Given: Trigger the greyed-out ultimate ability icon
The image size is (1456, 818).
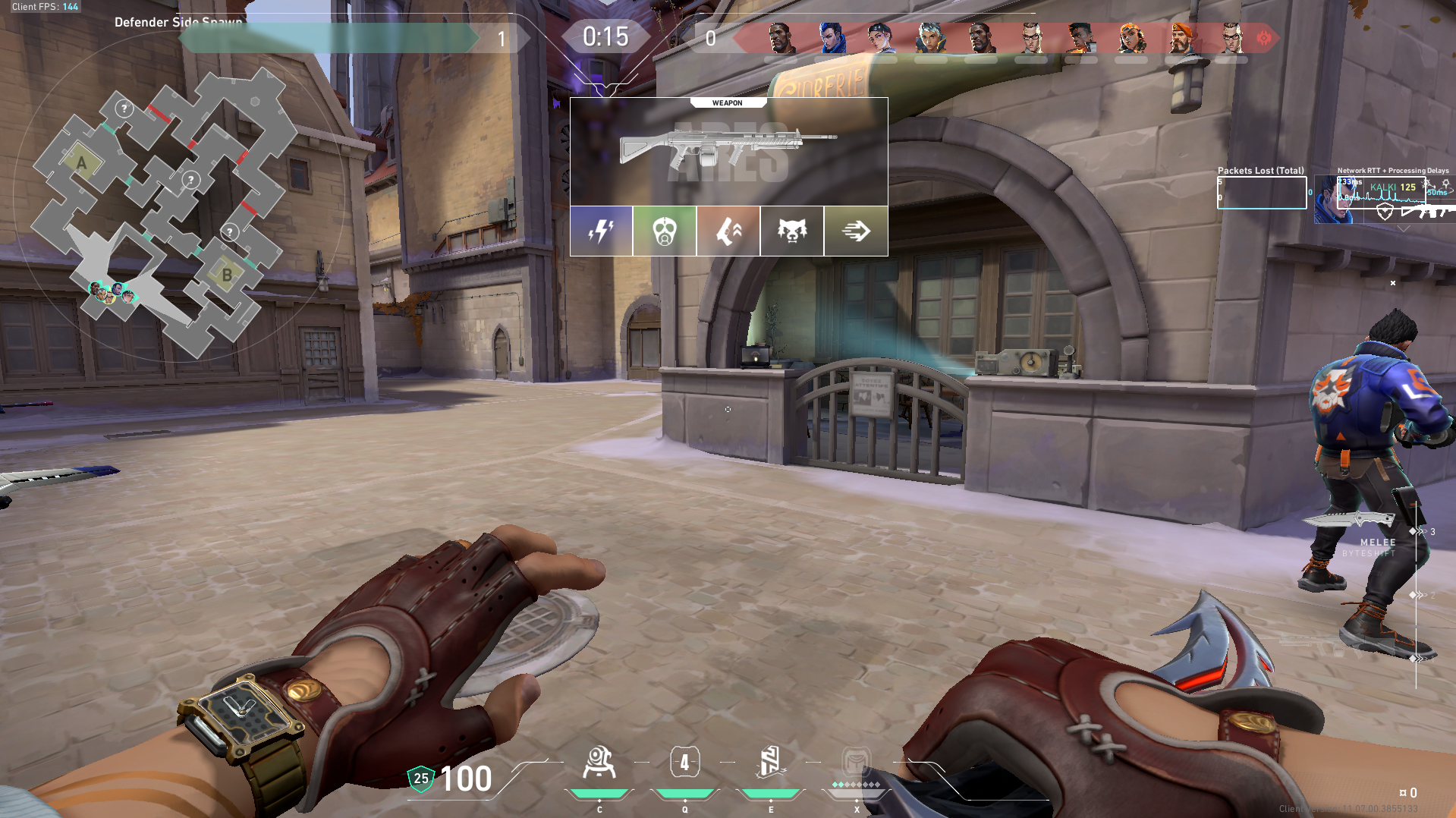Looking at the screenshot, I should (x=856, y=761).
